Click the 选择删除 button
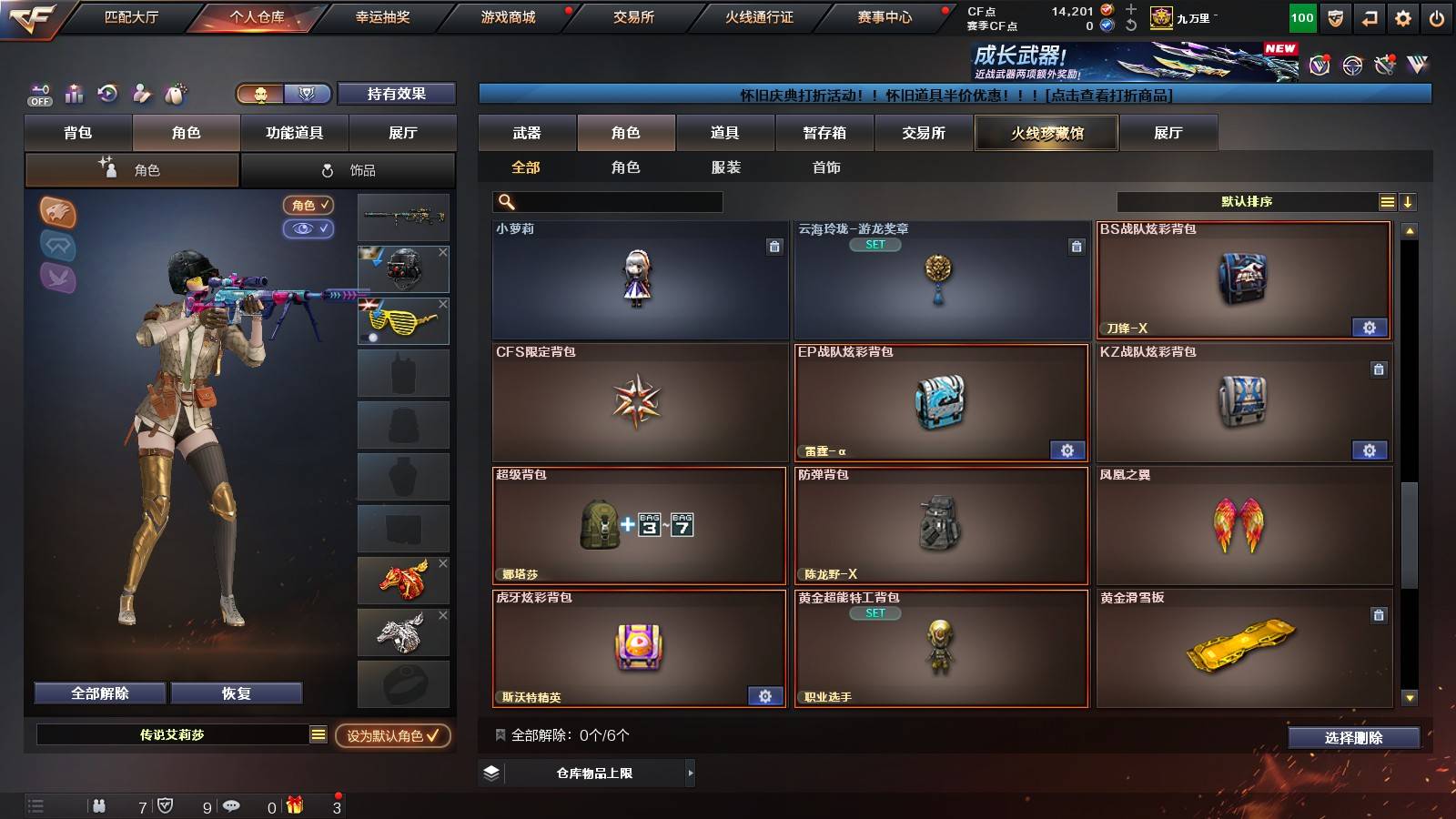The height and width of the screenshot is (819, 1456). coord(1354,738)
